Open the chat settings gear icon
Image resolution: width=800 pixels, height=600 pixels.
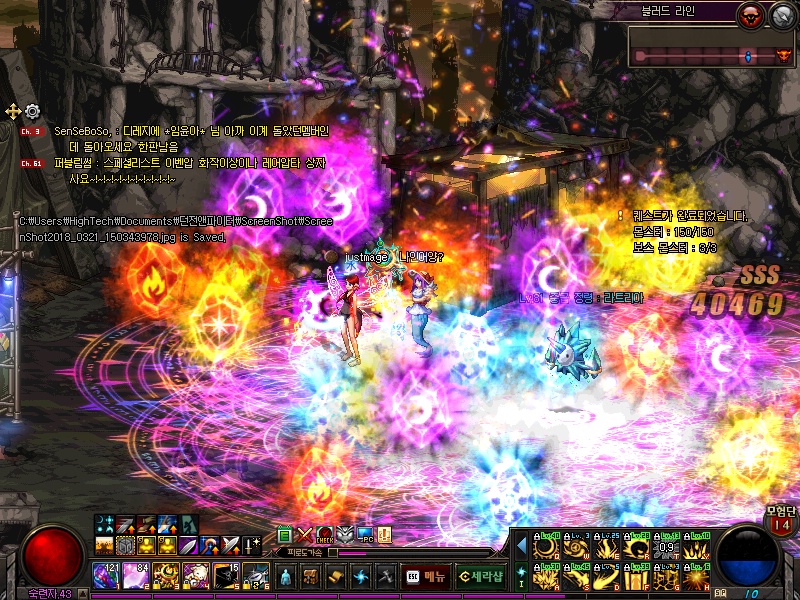32,111
